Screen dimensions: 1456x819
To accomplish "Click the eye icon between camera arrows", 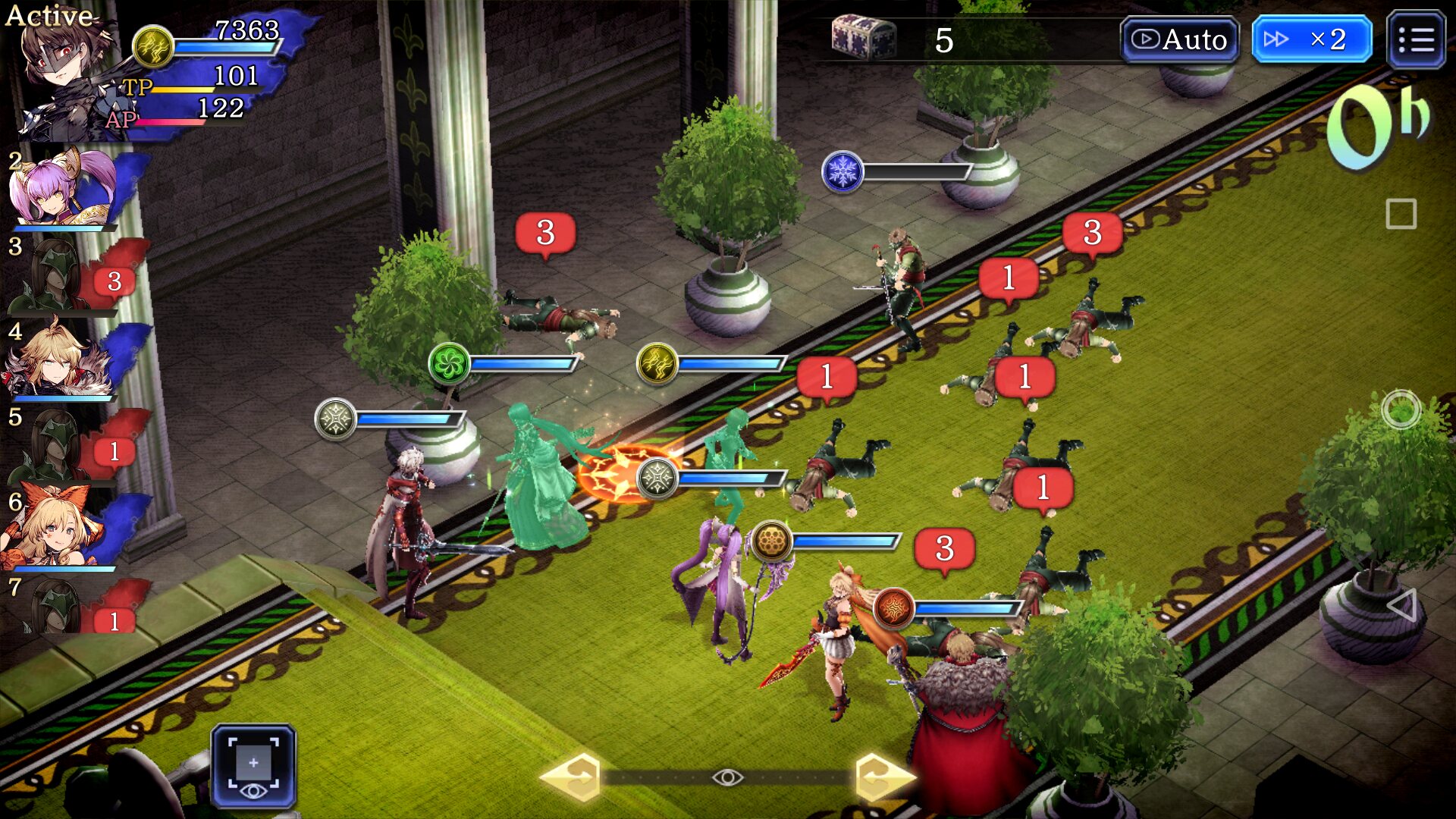I will [727, 777].
